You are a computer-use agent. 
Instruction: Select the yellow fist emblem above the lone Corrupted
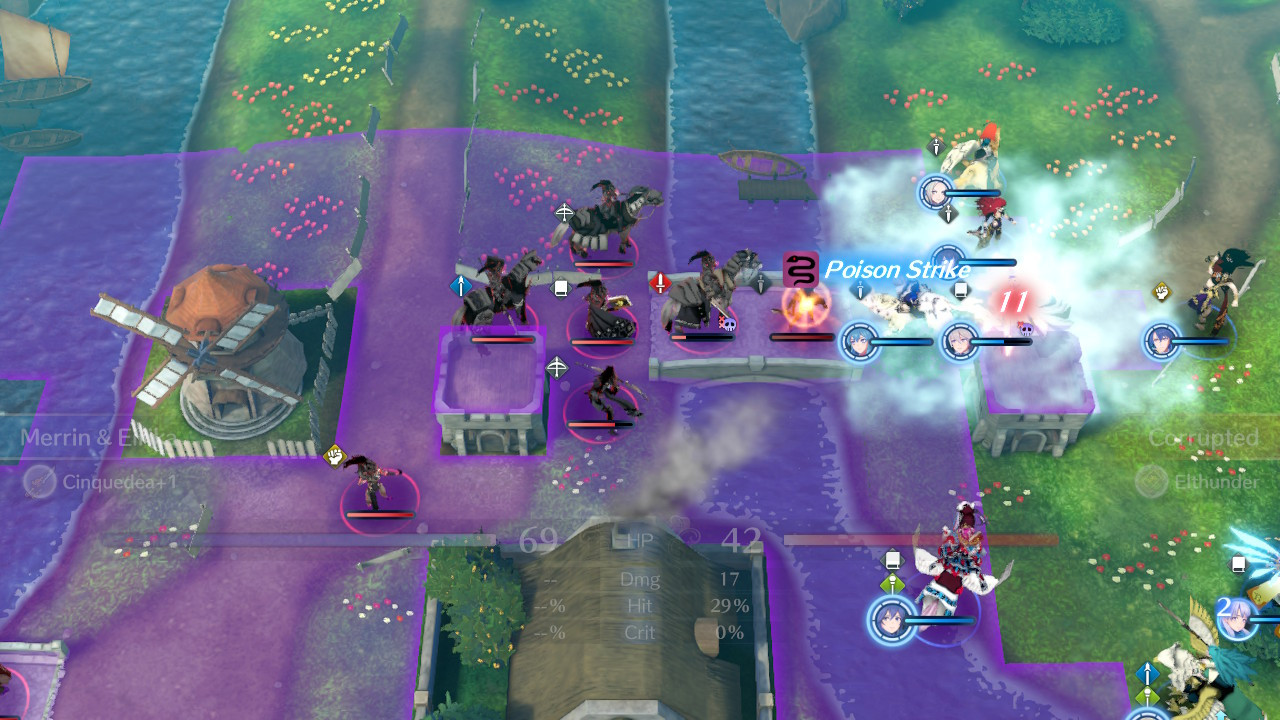click(x=334, y=457)
